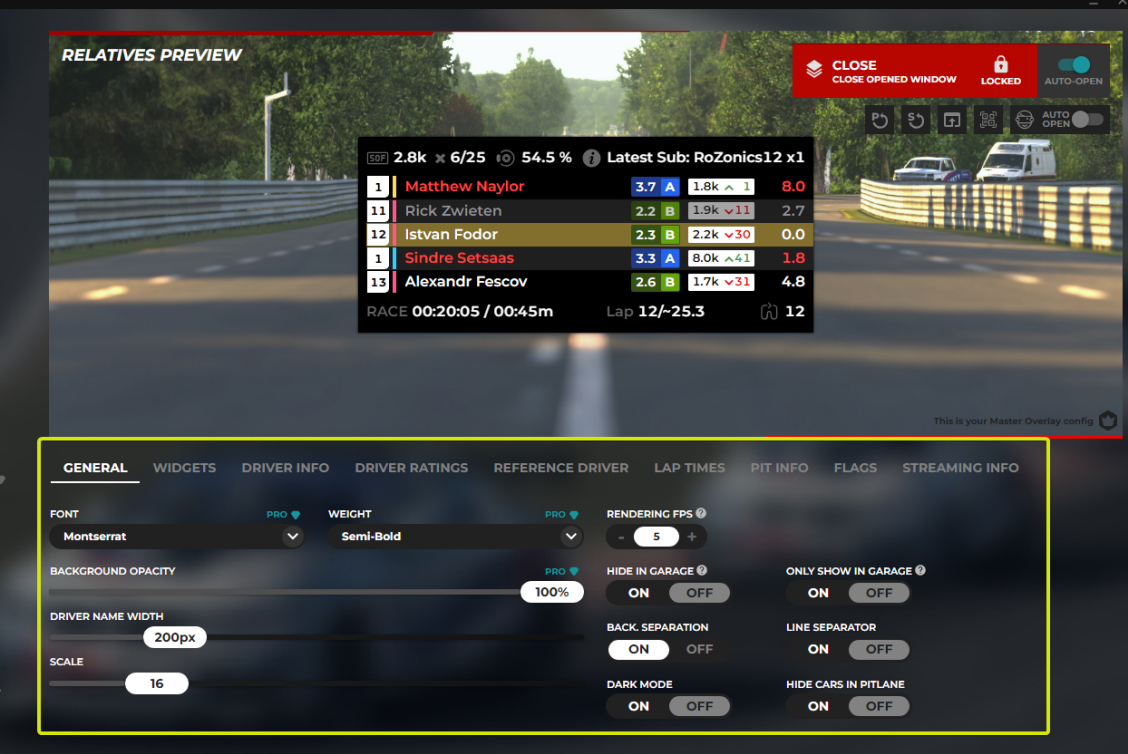The height and width of the screenshot is (754, 1128).
Task: Toggle the Hide Cars In Pitlane switch
Action: (x=848, y=706)
